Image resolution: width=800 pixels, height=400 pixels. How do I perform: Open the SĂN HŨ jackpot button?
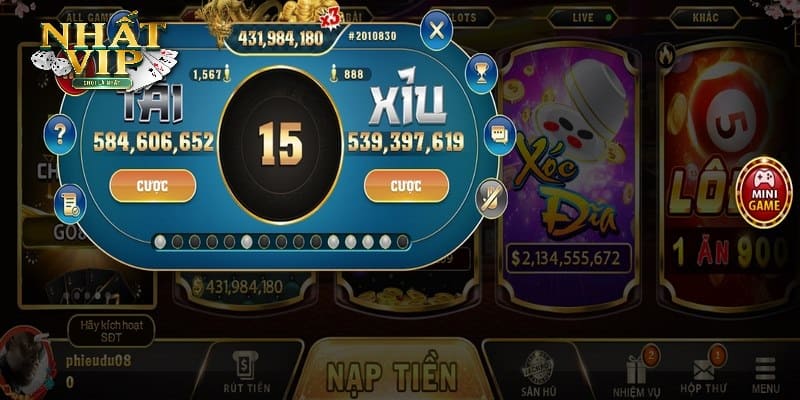540,374
